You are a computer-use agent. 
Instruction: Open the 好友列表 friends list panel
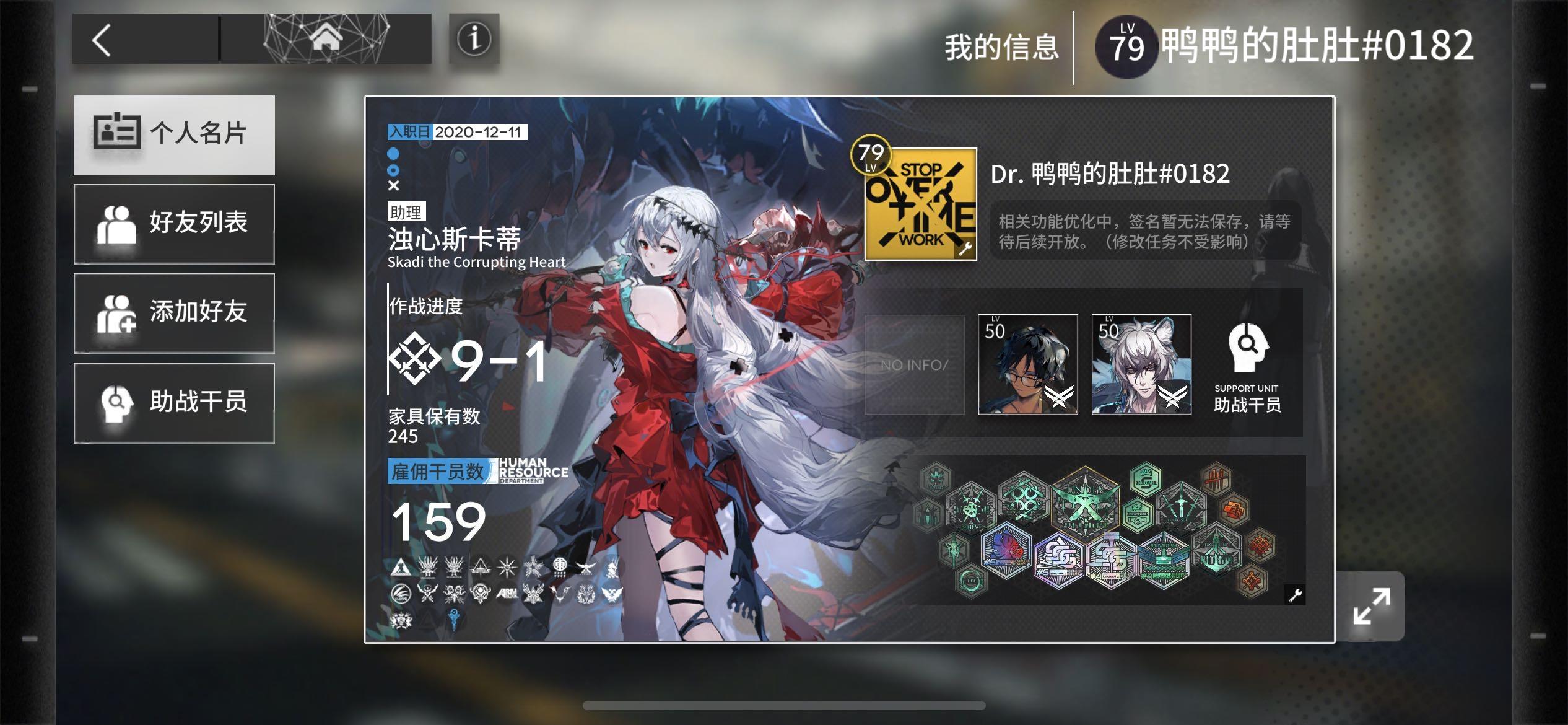(174, 223)
